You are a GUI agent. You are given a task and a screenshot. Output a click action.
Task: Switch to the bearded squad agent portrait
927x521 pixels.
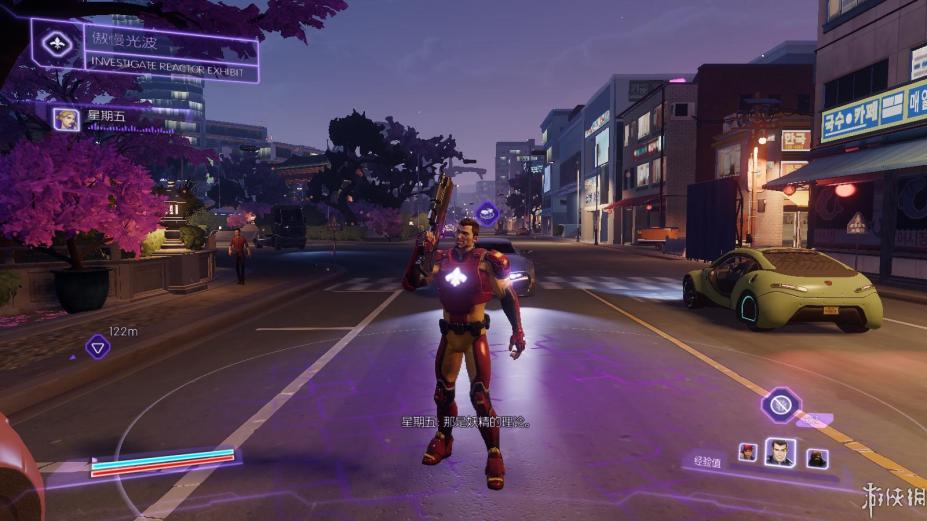pyautogui.click(x=816, y=457)
